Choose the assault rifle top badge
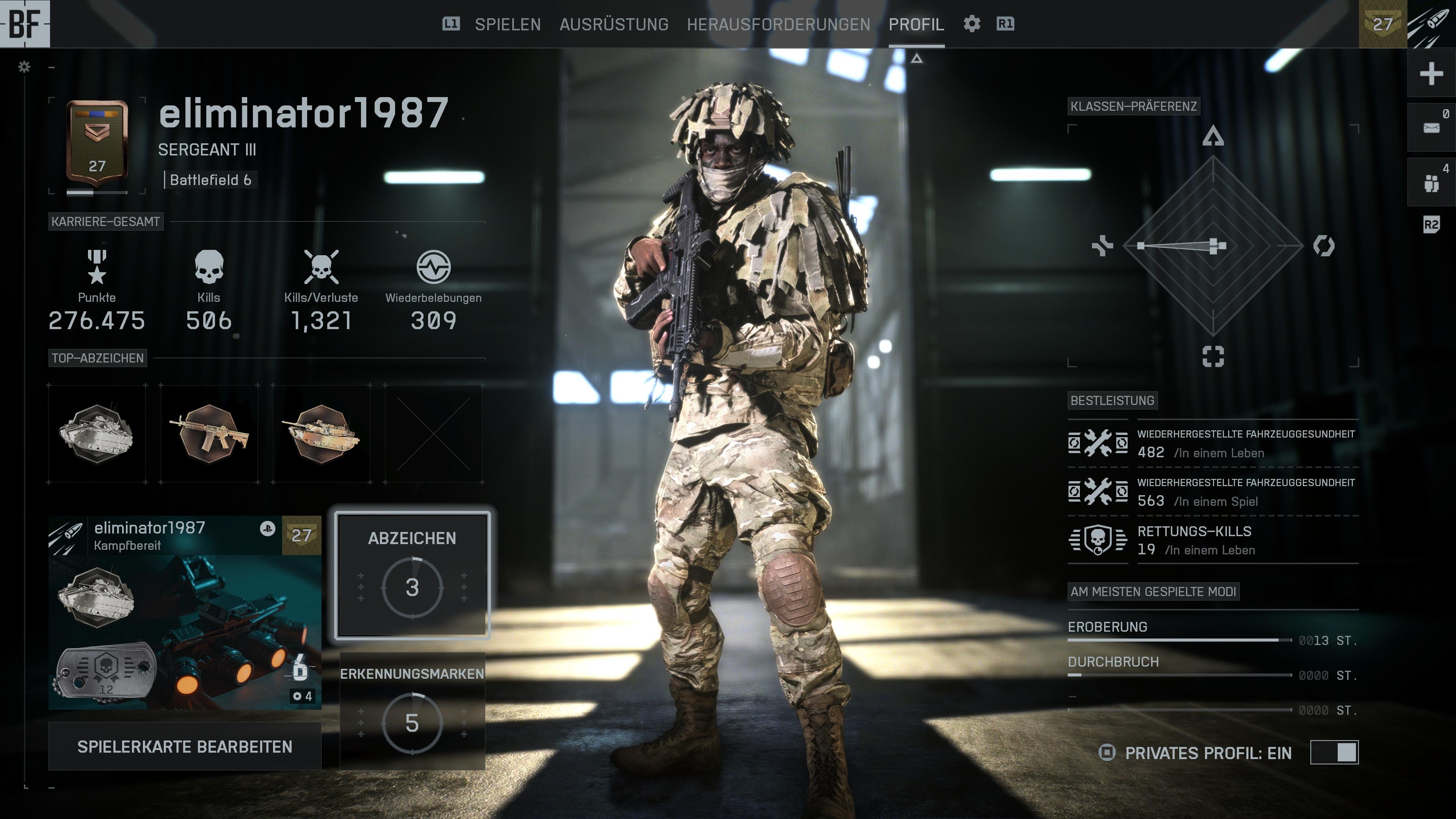Image resolution: width=1456 pixels, height=819 pixels. tap(209, 434)
